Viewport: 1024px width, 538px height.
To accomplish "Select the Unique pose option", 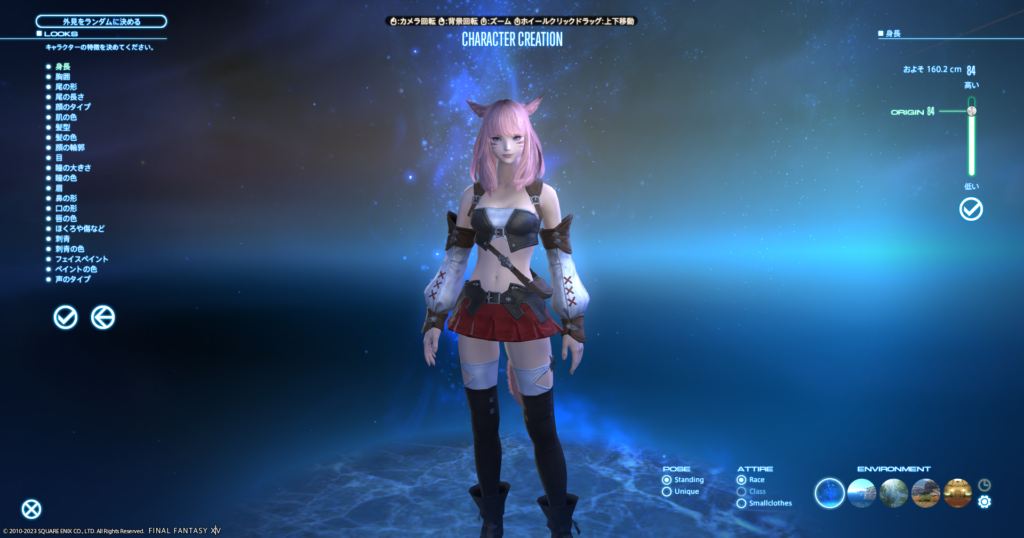I will 667,492.
